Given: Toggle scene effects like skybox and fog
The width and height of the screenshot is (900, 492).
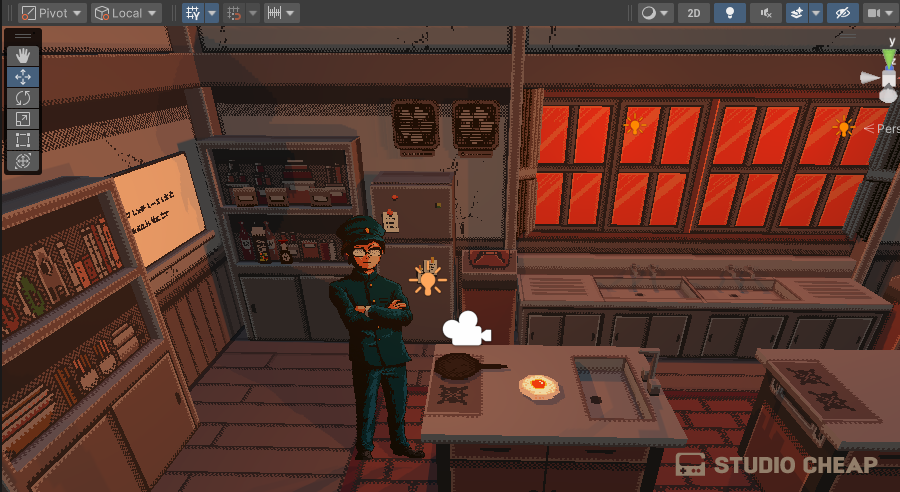Looking at the screenshot, I should point(797,13).
